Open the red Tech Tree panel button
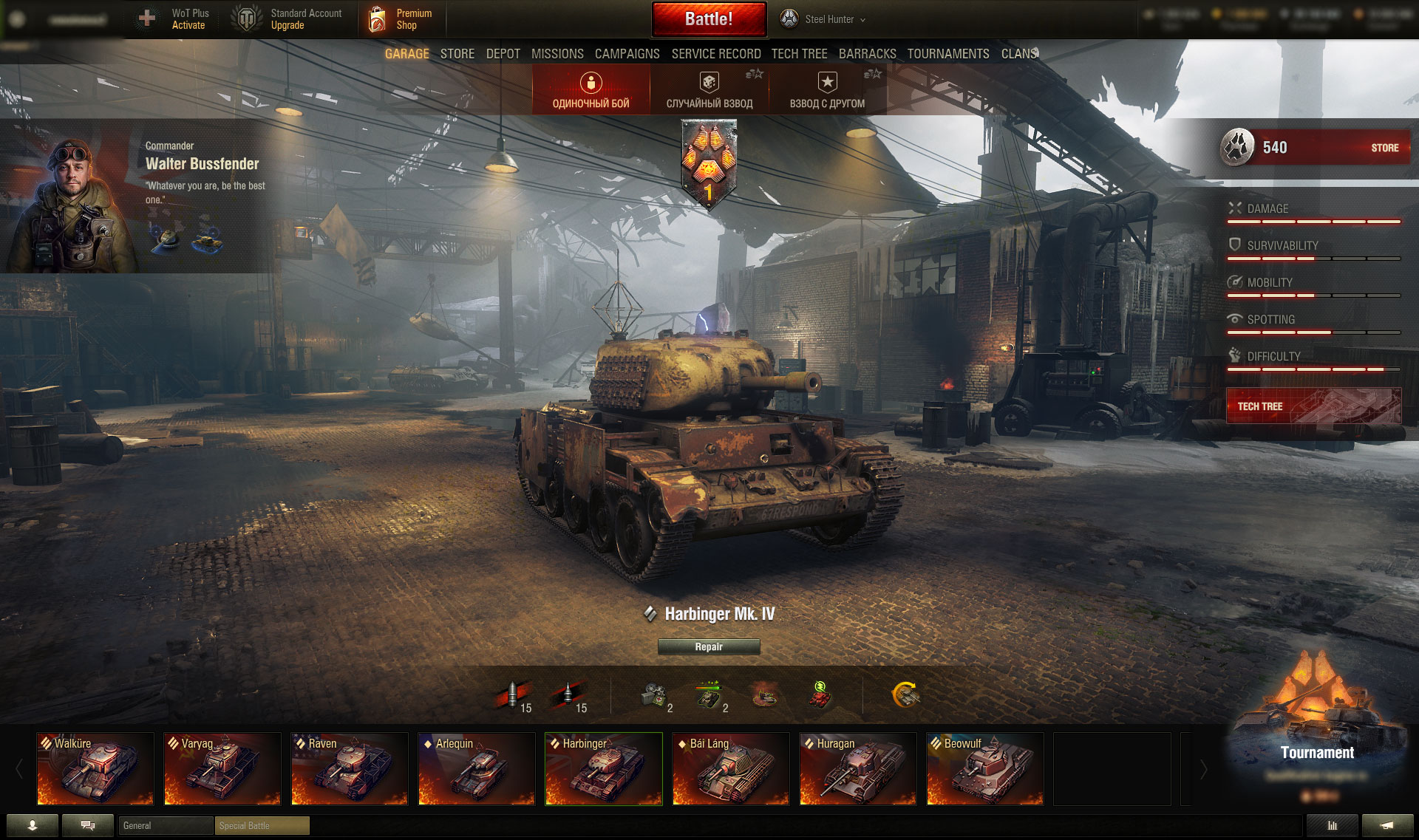 point(1313,406)
